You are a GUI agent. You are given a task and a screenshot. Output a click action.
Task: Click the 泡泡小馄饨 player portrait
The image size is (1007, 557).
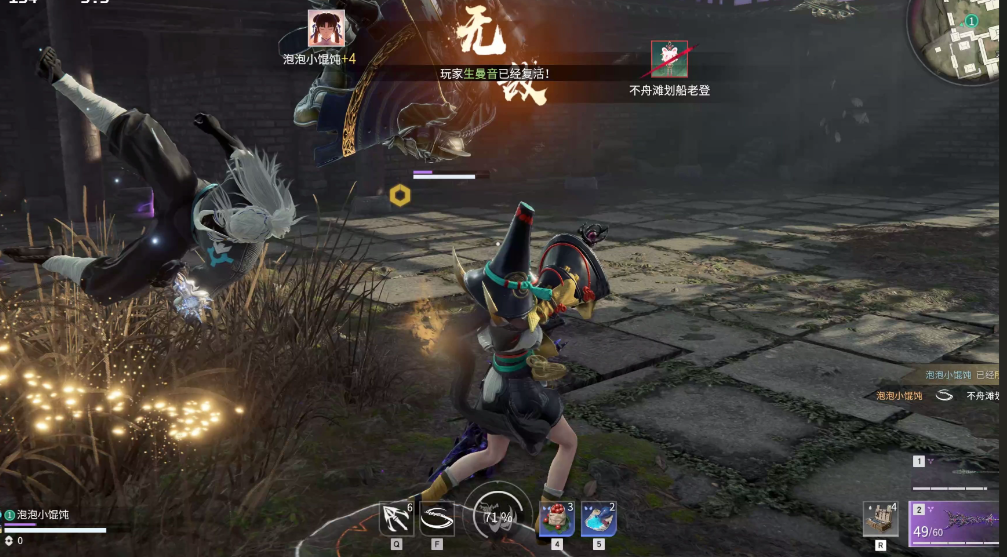tap(326, 29)
